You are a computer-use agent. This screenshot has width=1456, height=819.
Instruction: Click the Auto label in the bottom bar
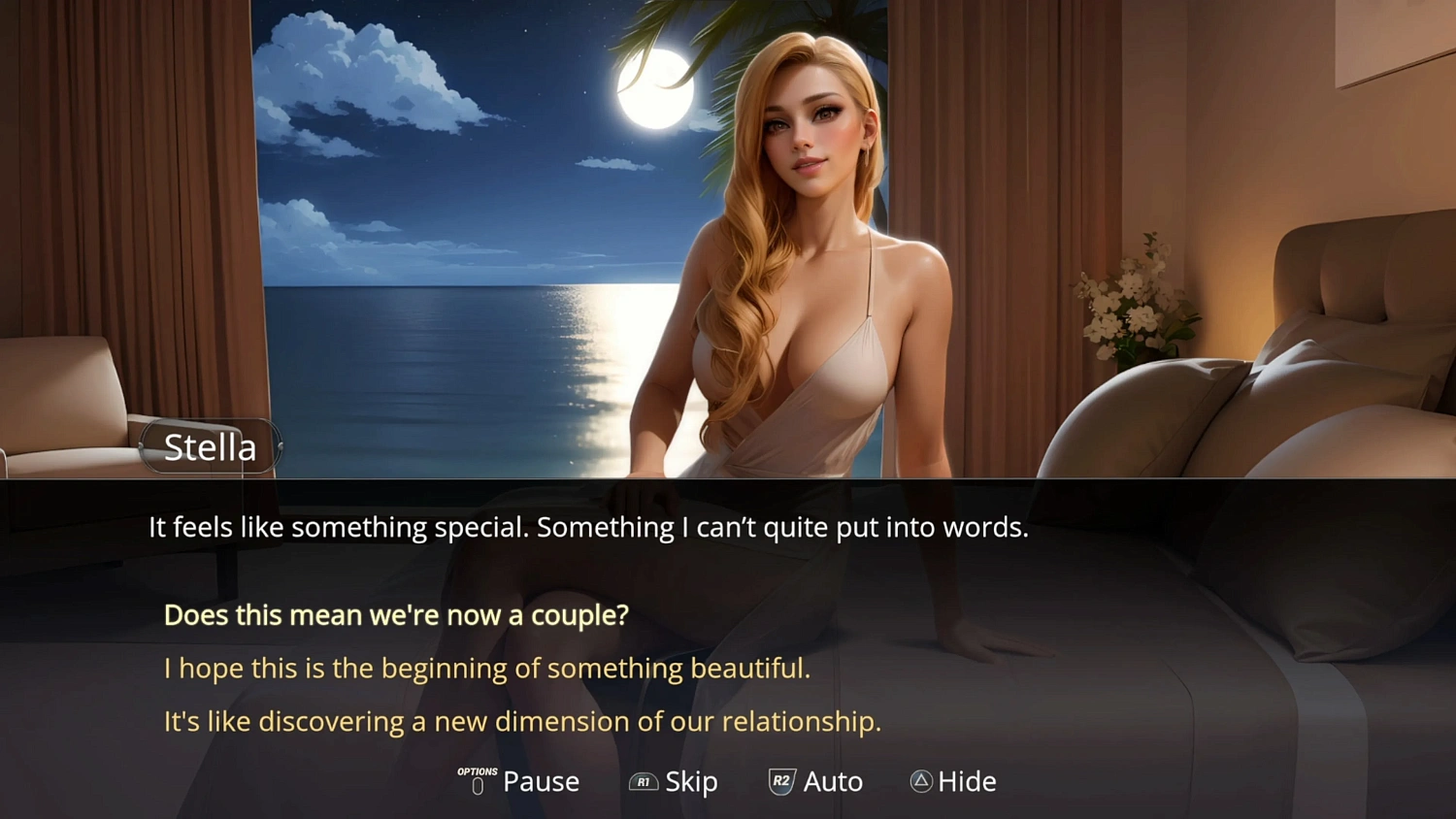(833, 781)
